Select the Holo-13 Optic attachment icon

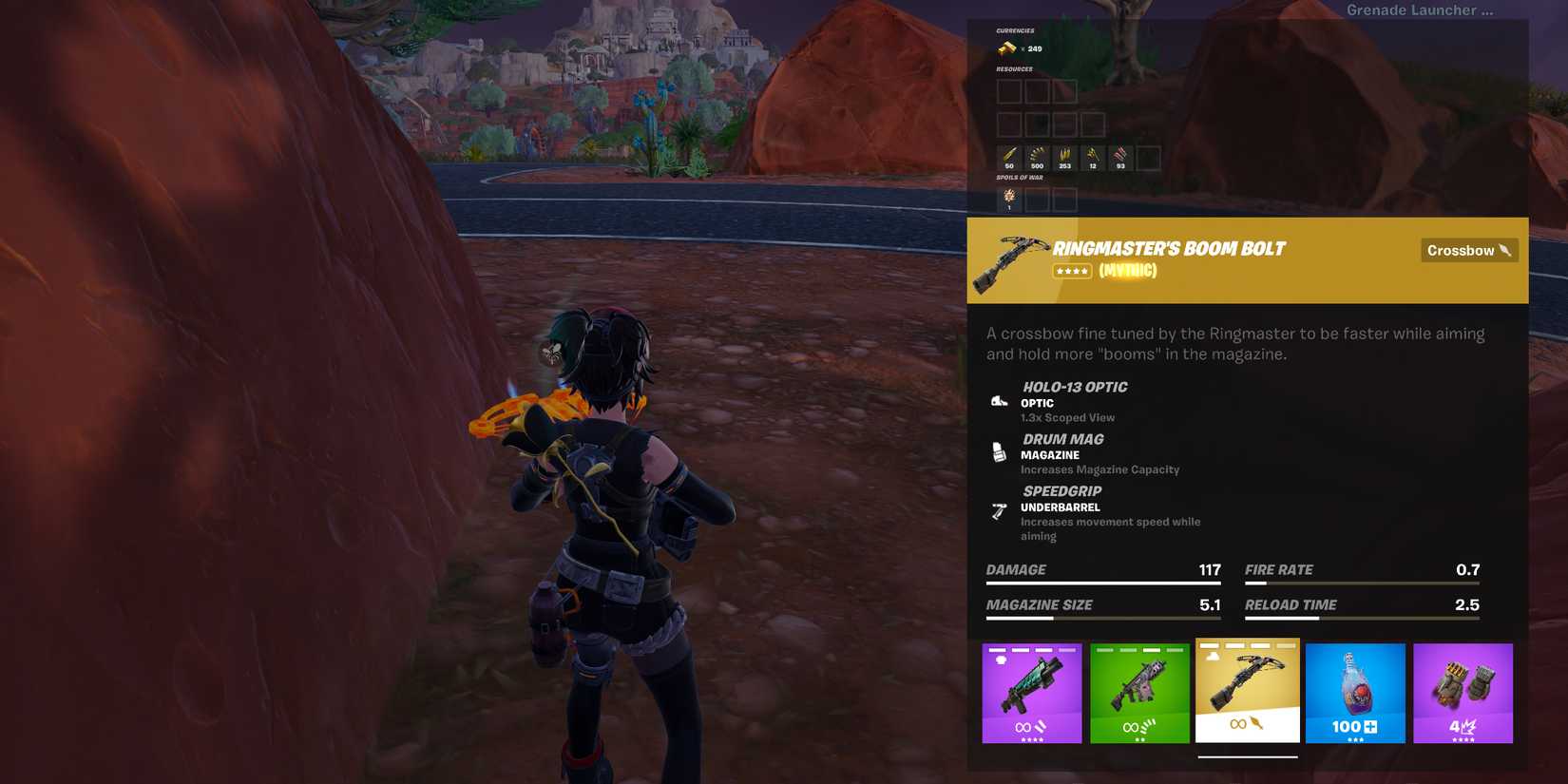point(998,399)
